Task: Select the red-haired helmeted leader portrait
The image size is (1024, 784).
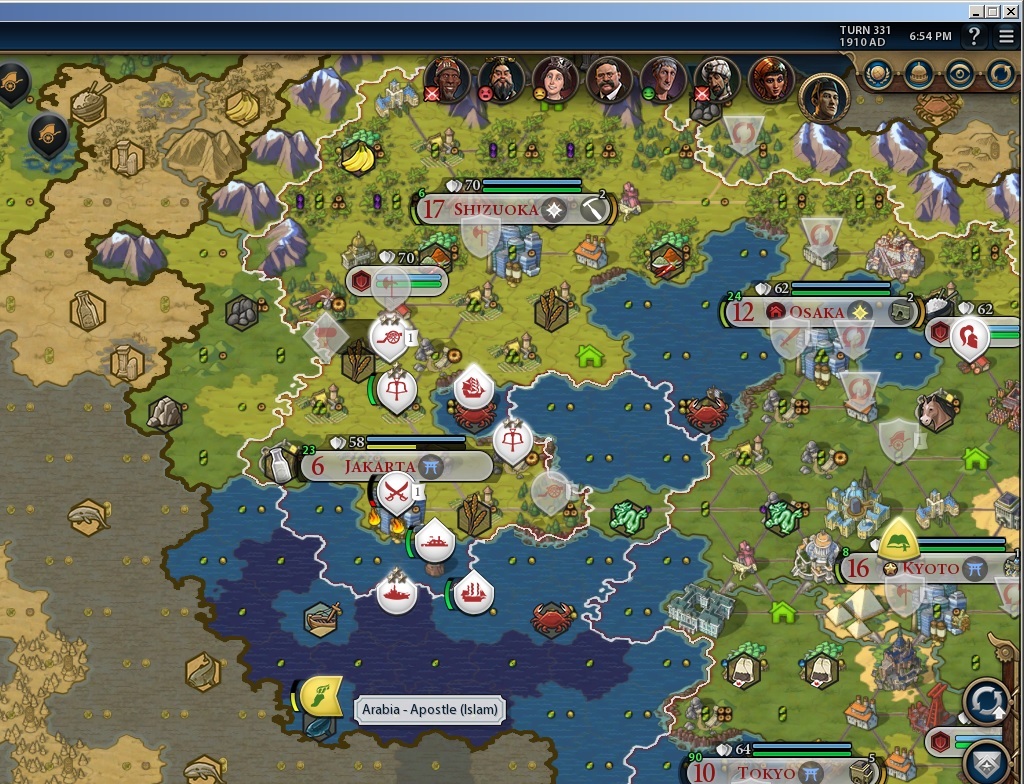Action: (771, 79)
